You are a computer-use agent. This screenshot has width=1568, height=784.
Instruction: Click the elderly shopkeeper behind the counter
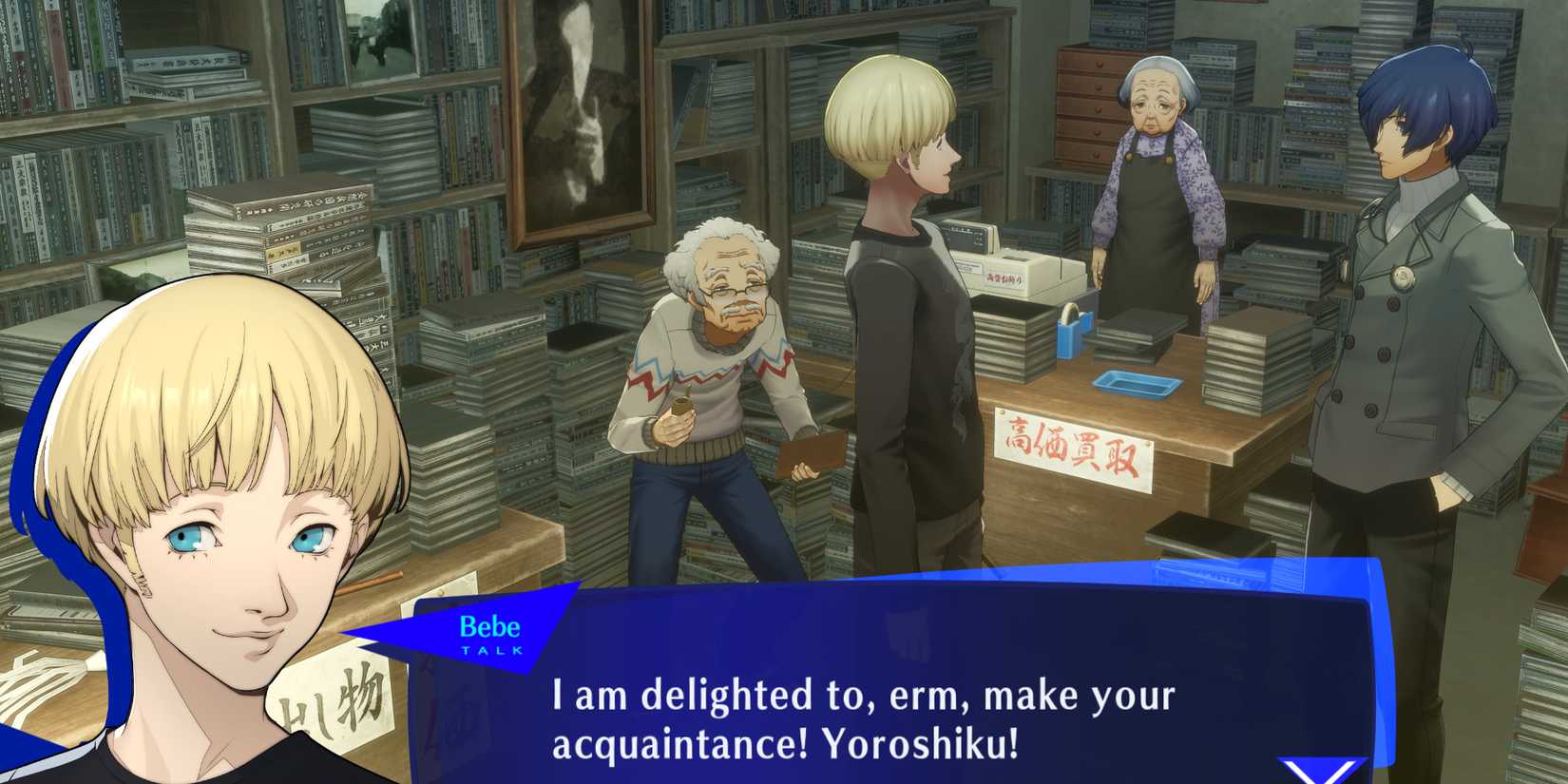[1155, 171]
